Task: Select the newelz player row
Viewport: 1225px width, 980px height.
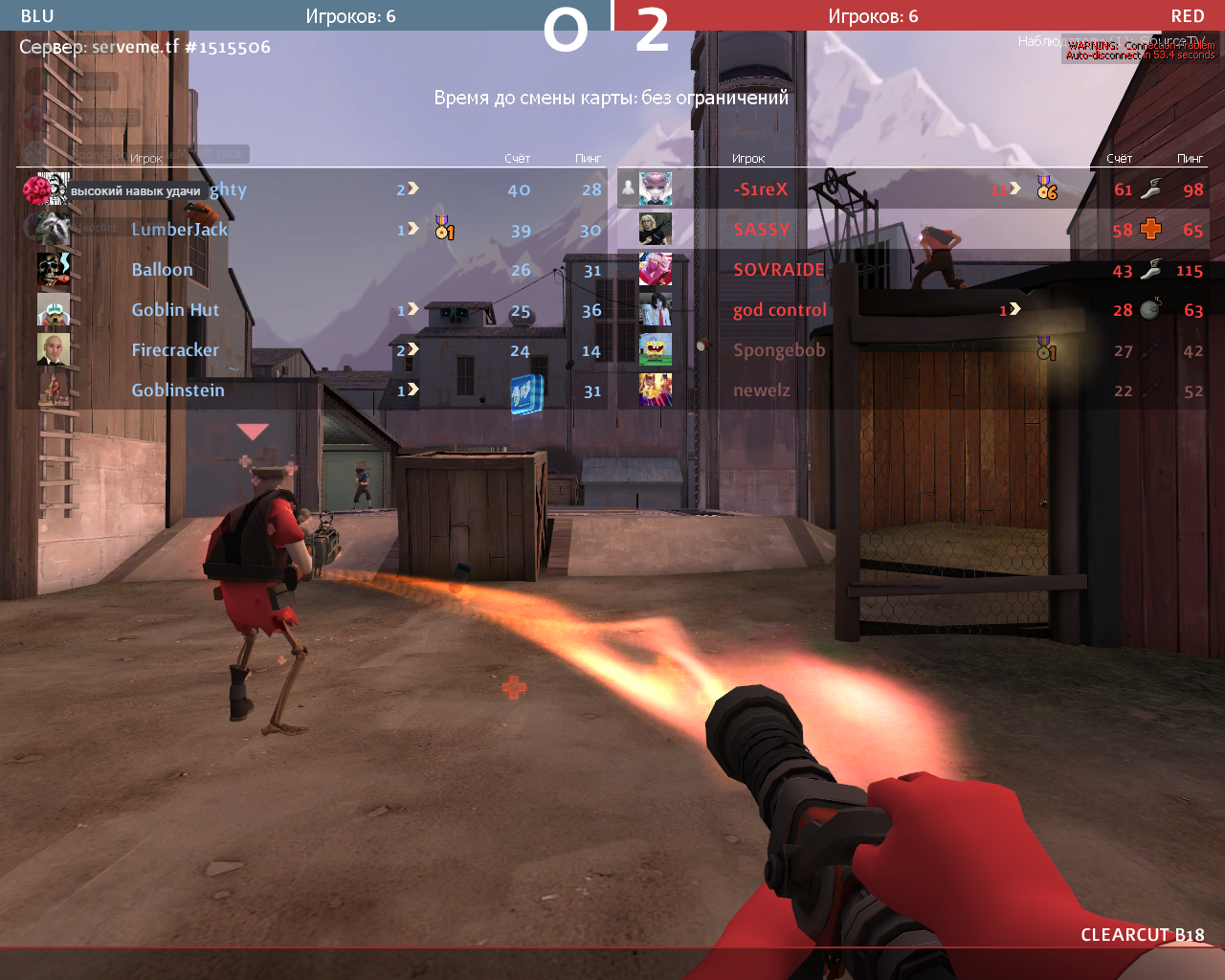Action: [x=762, y=390]
